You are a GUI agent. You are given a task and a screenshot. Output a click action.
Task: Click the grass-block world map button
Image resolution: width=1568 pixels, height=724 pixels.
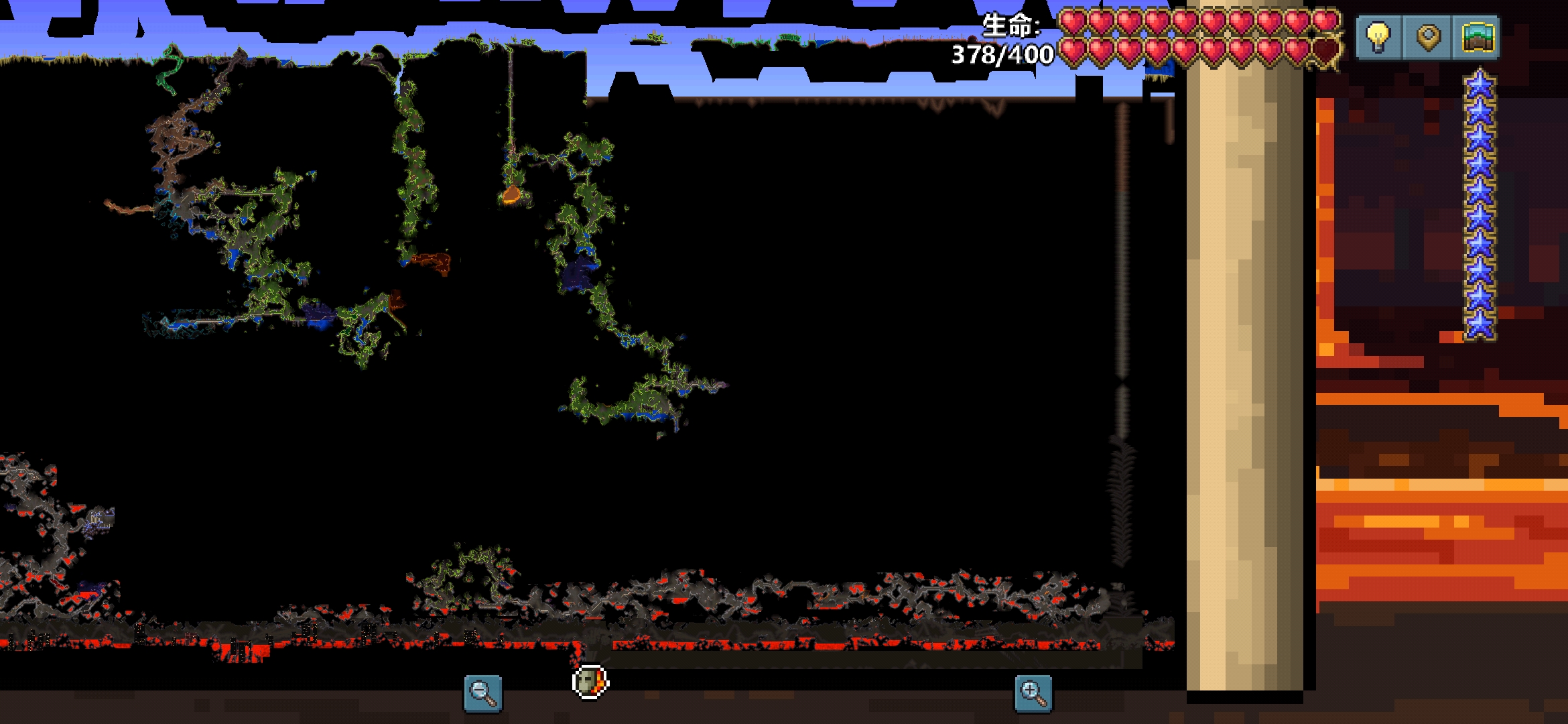point(1477,38)
